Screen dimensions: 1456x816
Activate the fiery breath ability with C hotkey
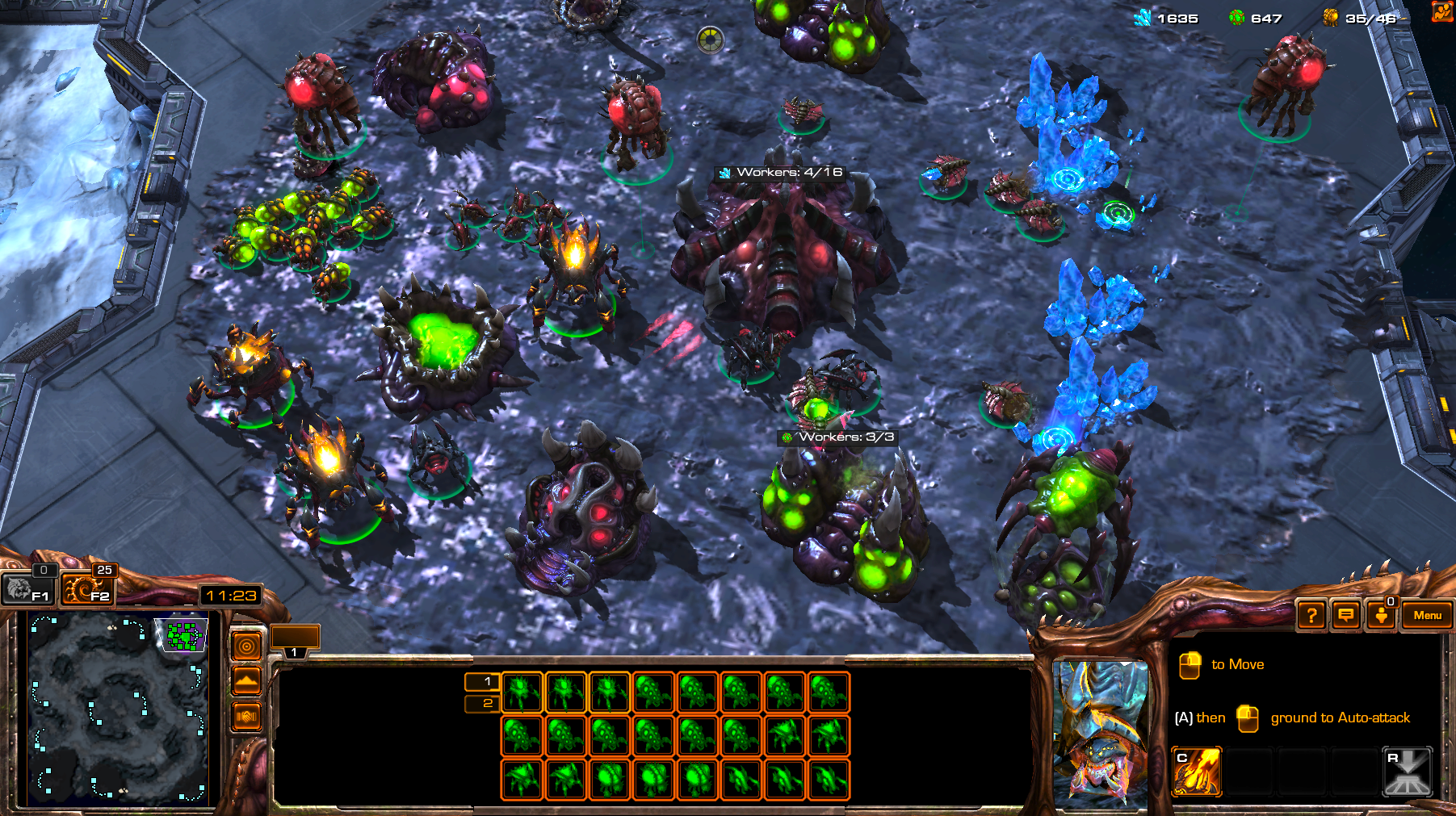[1197, 771]
